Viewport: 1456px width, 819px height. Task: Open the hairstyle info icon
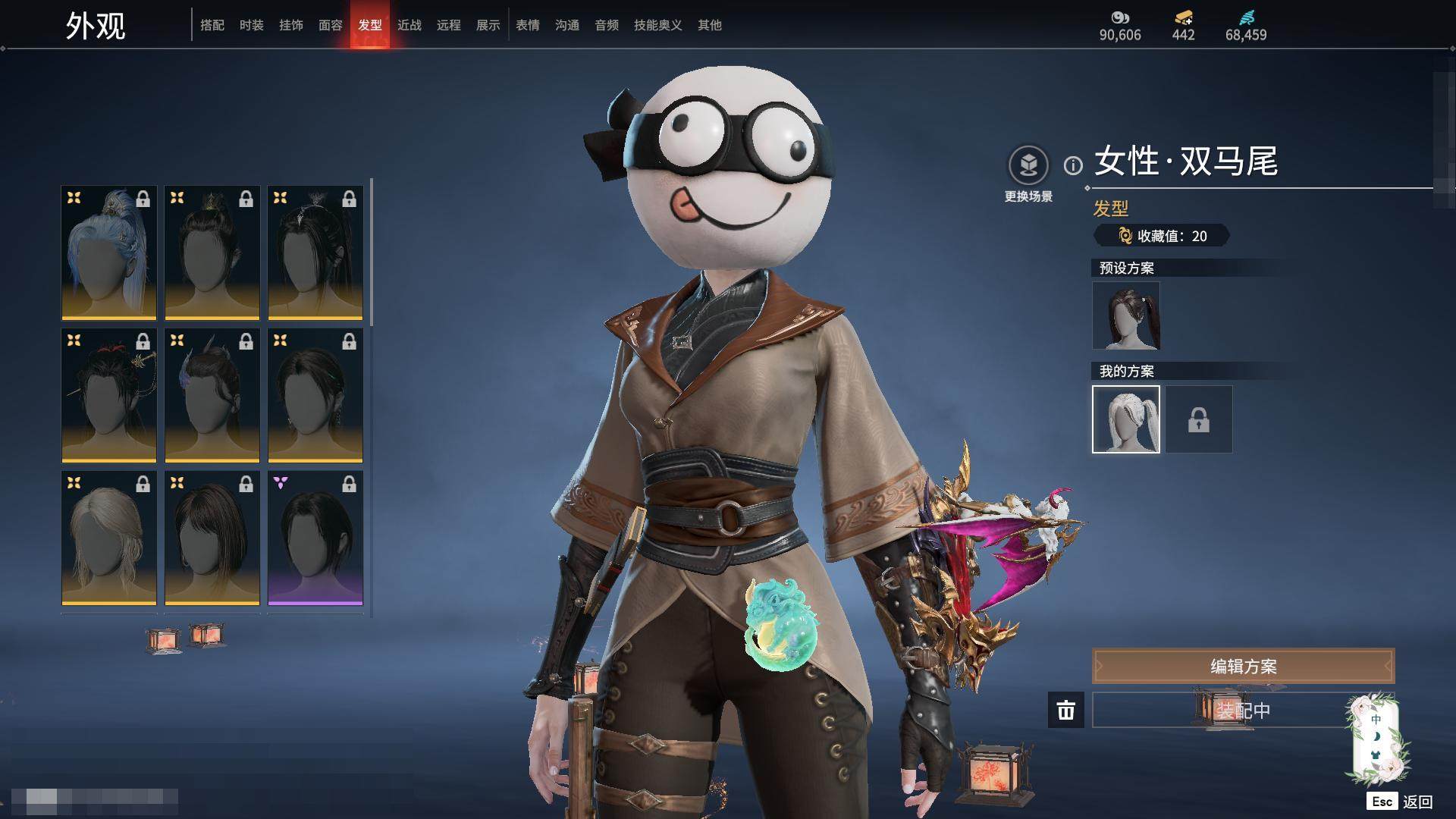click(1073, 165)
